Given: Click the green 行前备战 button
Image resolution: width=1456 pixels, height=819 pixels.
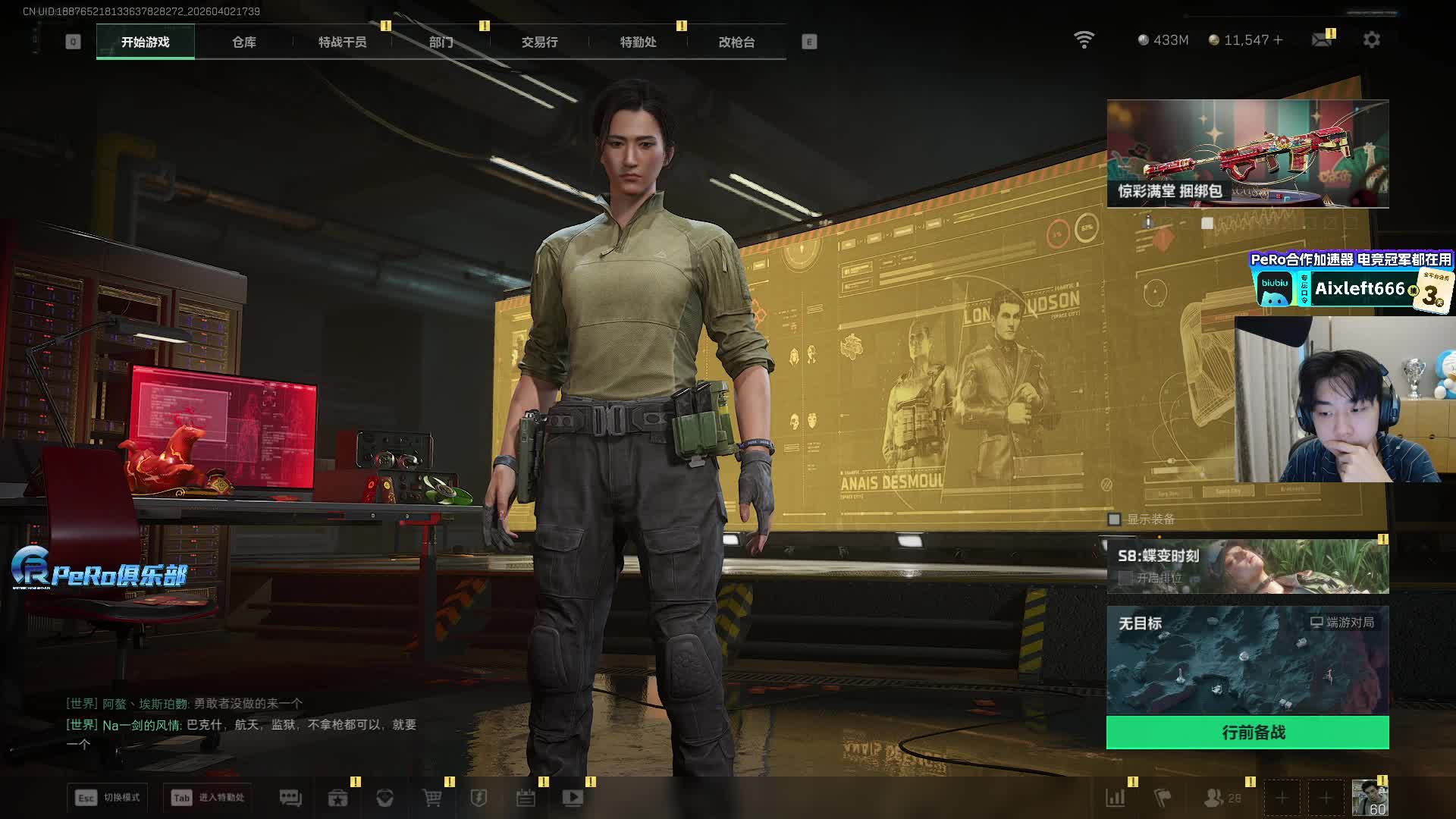Looking at the screenshot, I should click(1247, 733).
